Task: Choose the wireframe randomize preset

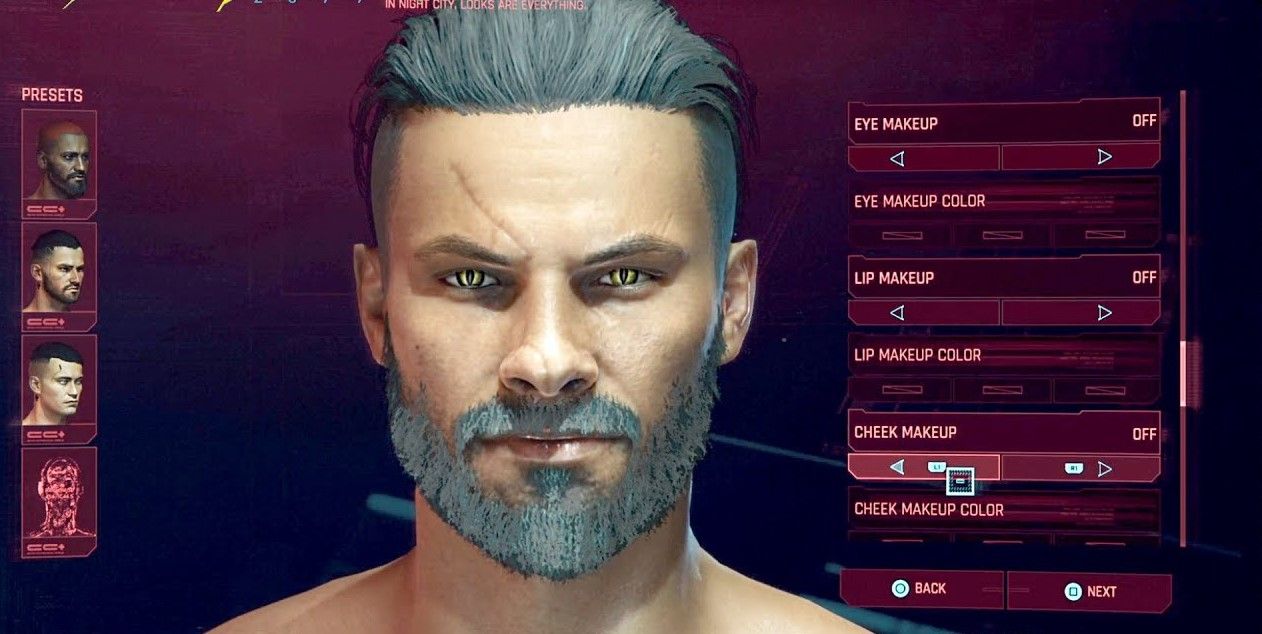Action: (x=59, y=499)
